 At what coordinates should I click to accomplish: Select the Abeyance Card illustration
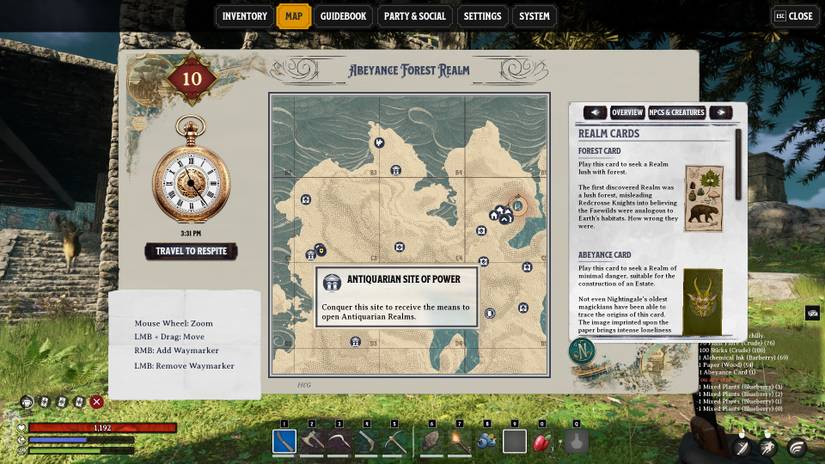tap(704, 301)
